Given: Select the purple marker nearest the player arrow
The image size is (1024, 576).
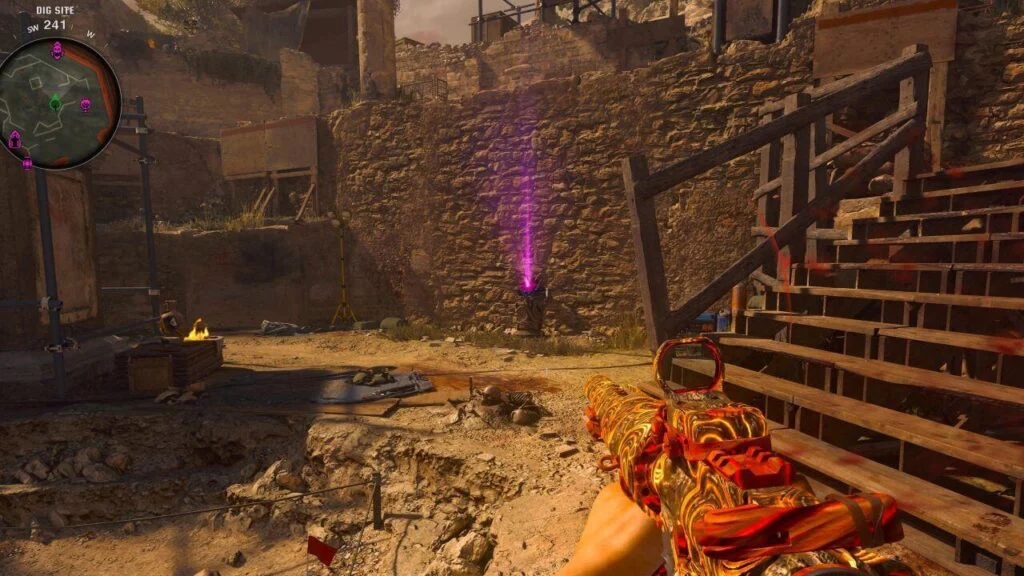Looking at the screenshot, I should pyautogui.click(x=85, y=104).
